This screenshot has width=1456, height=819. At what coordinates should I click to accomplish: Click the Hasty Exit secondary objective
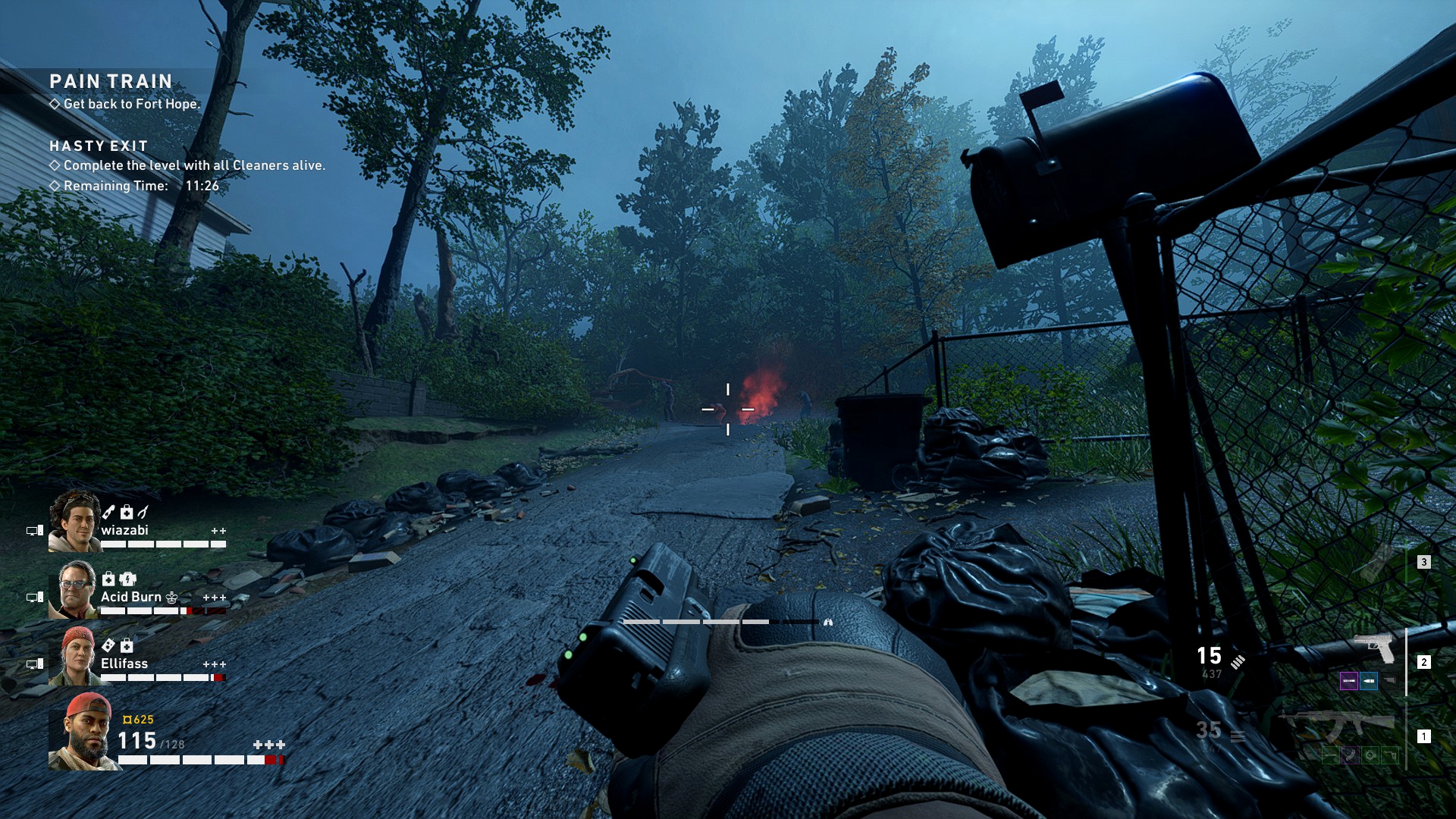tap(99, 146)
